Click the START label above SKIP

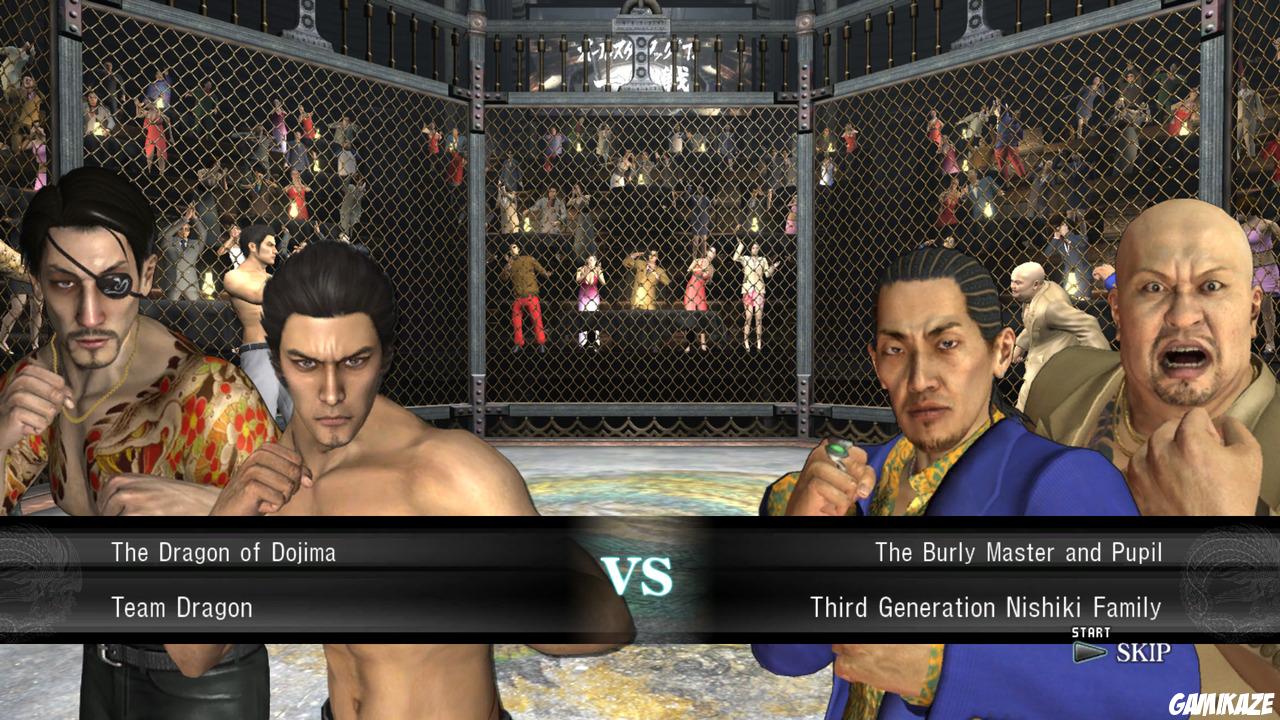click(x=1092, y=632)
